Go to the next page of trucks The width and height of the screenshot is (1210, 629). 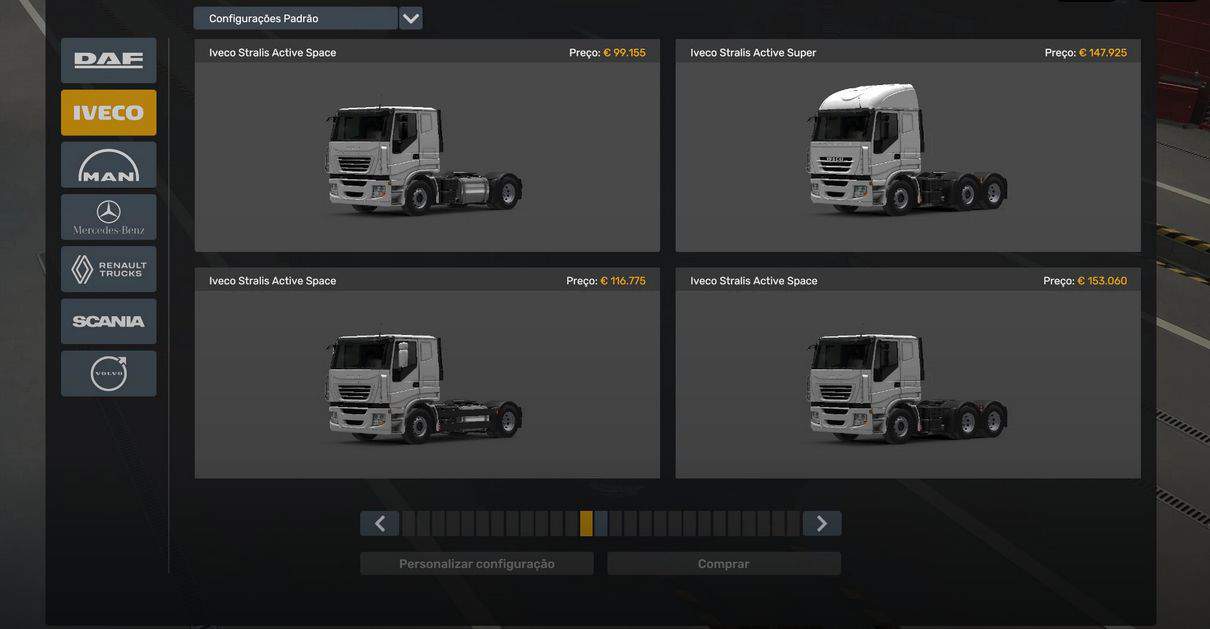(x=821, y=524)
